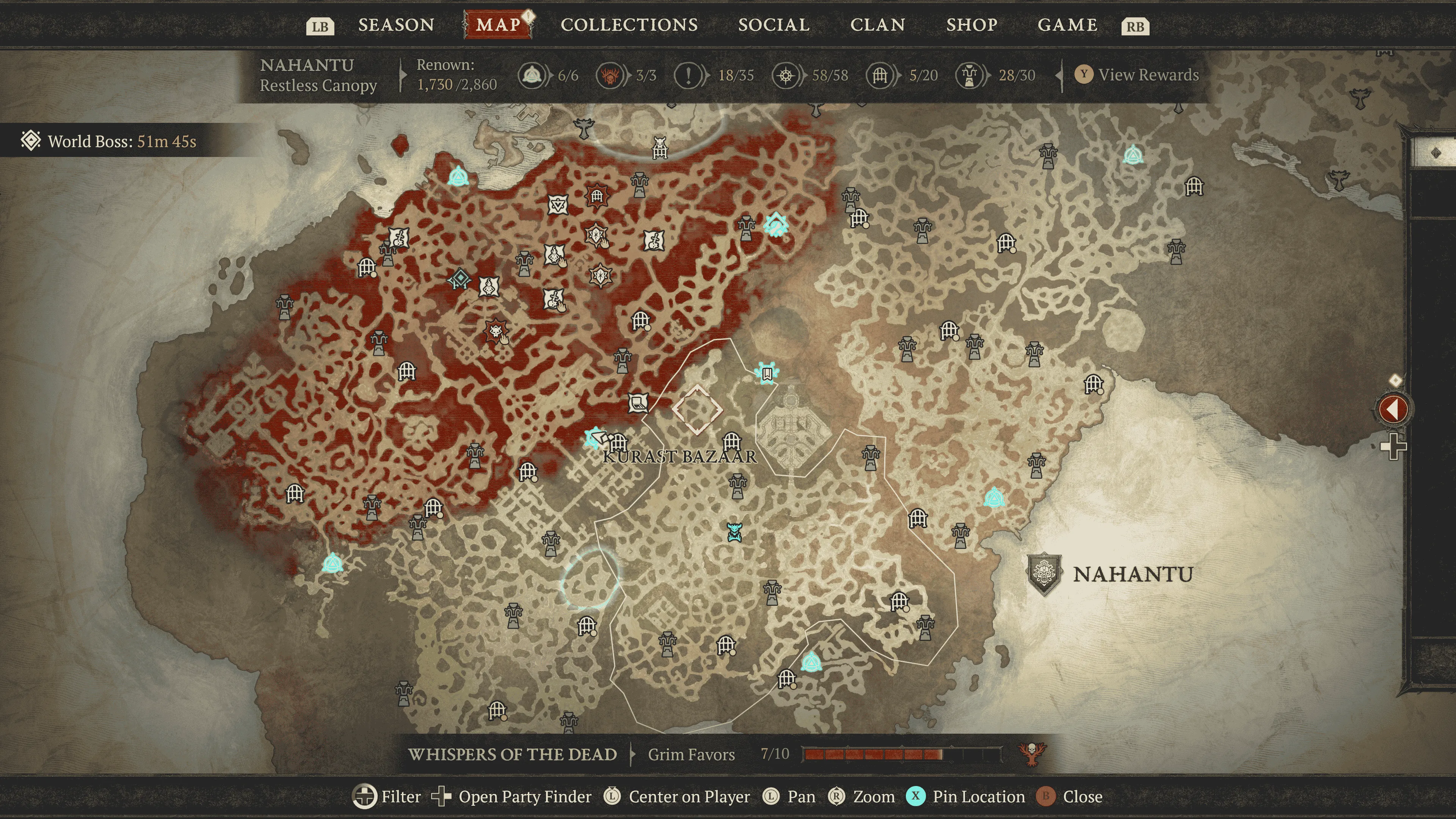Open the Collections tab
The height and width of the screenshot is (819, 1456).
(629, 25)
